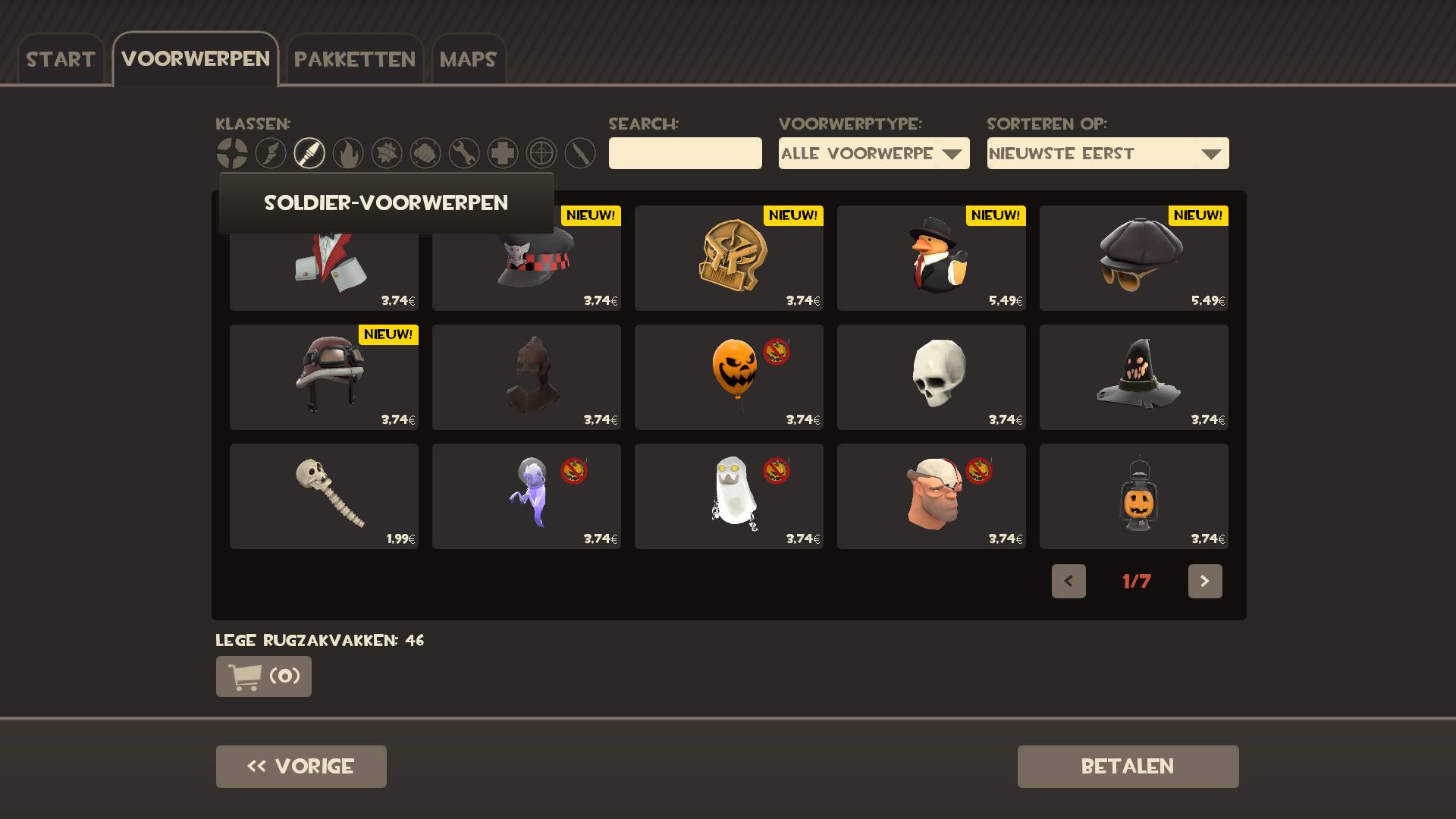The width and height of the screenshot is (1456, 819).
Task: Select the skull and spine item for 1,99€
Action: (x=324, y=496)
